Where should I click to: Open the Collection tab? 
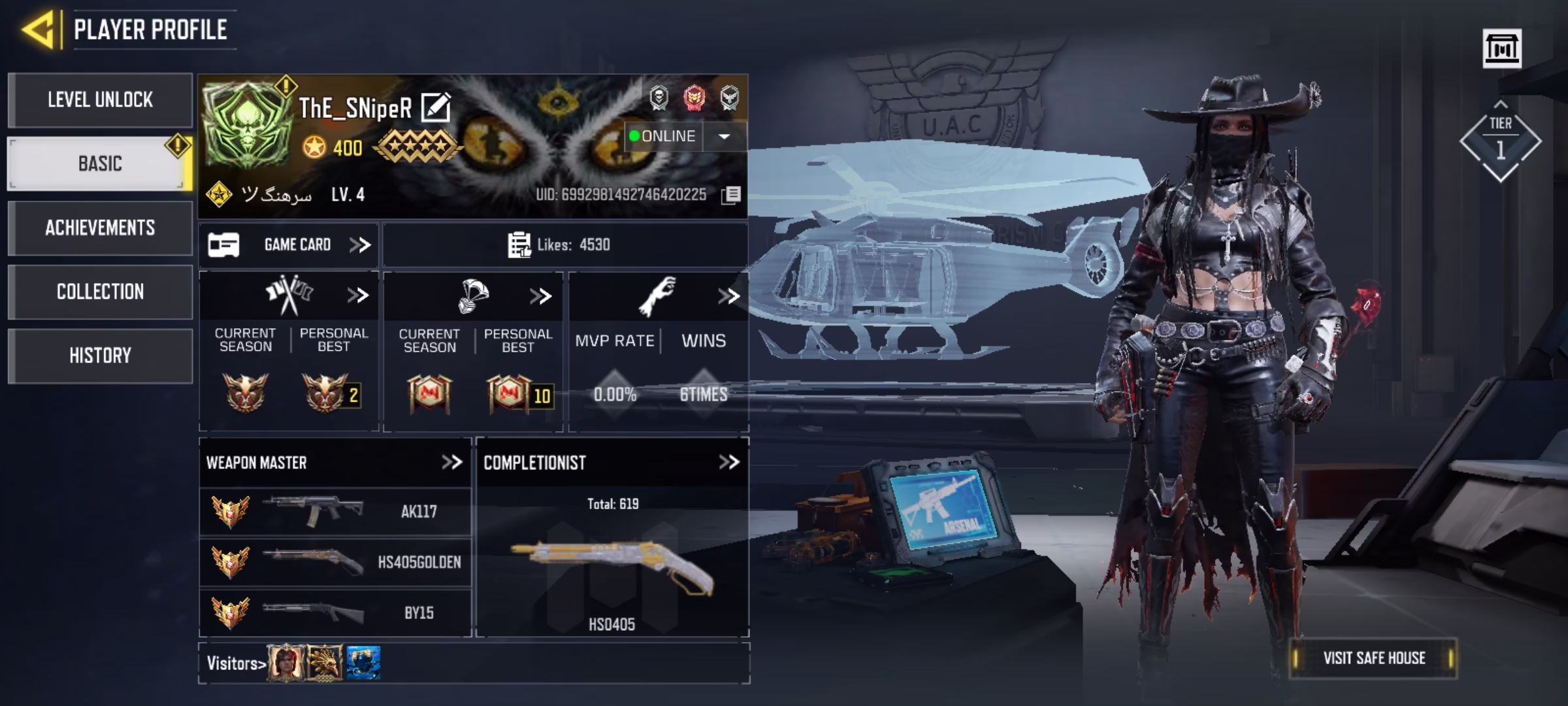[100, 292]
